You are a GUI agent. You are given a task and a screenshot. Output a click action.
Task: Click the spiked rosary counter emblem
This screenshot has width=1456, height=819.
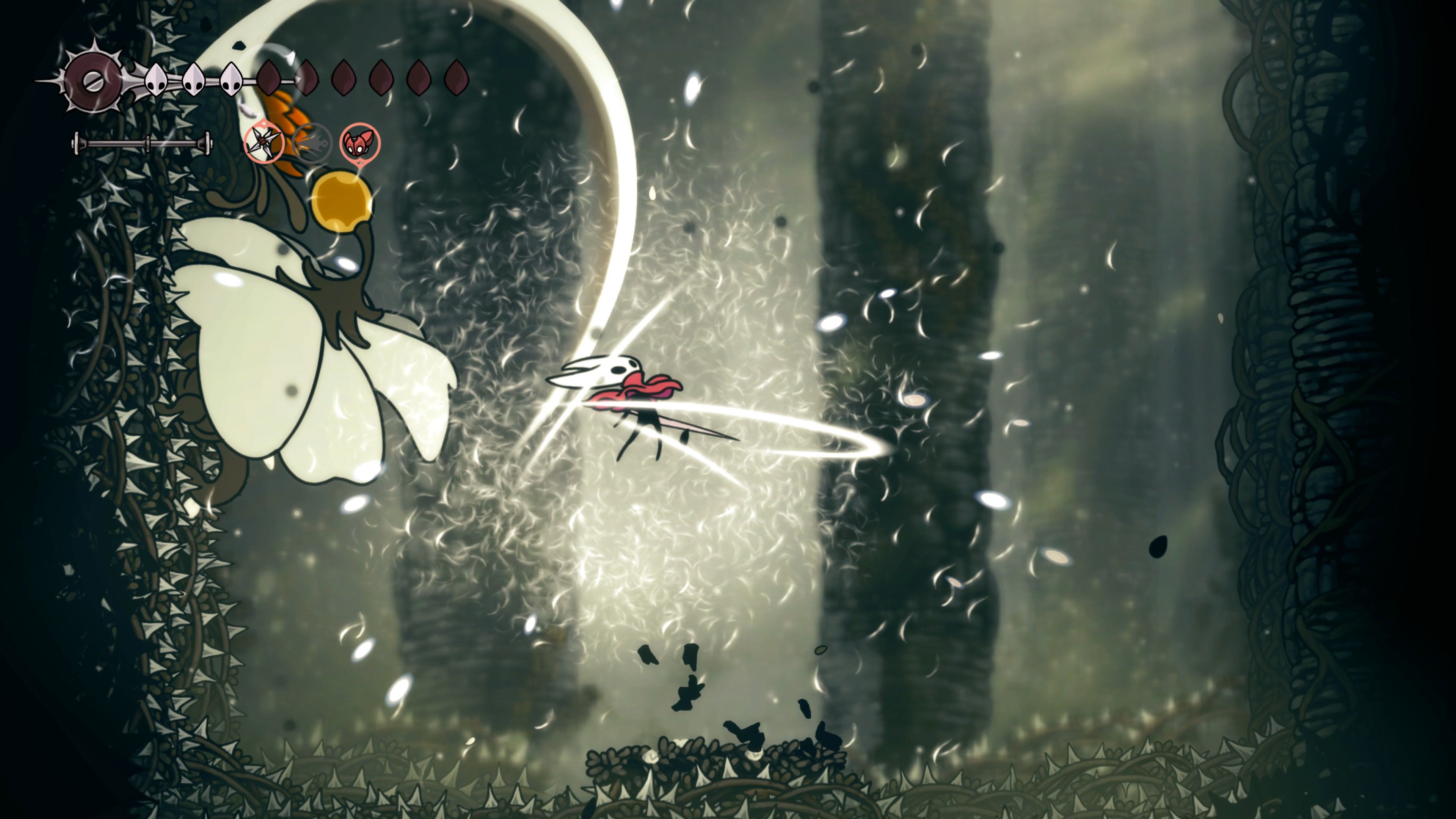pyautogui.click(x=93, y=80)
